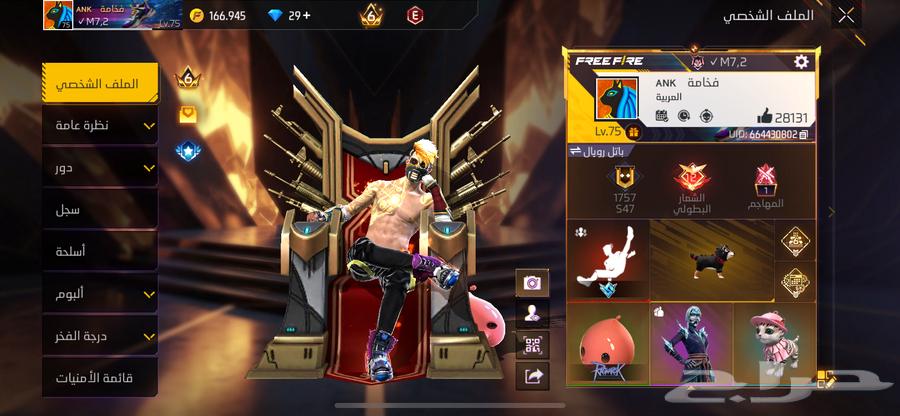This screenshot has height=416, width=900.
Task: Click the camera screenshot button
Action: pos(532,283)
